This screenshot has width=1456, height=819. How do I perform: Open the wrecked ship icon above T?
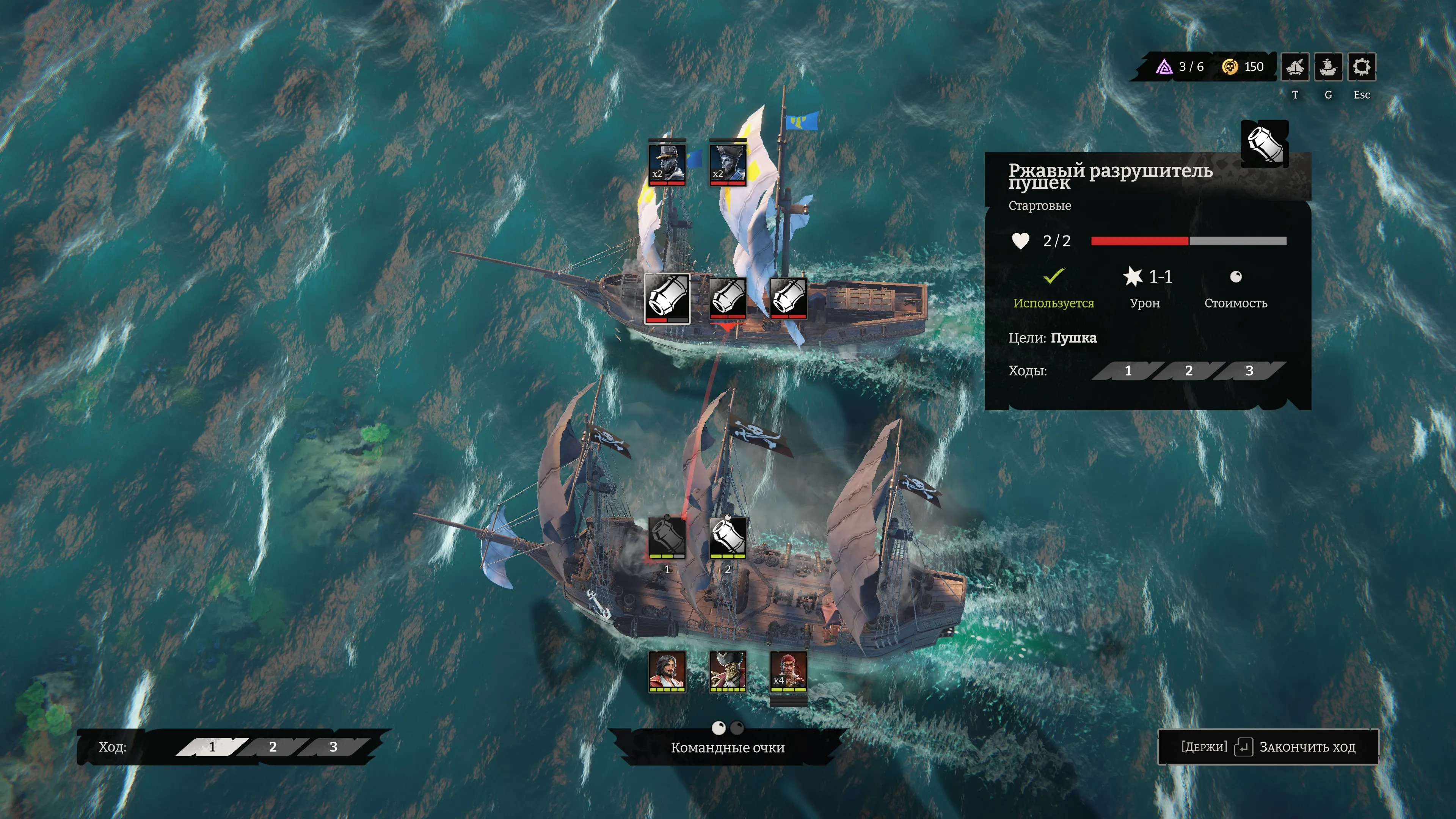[x=1295, y=67]
